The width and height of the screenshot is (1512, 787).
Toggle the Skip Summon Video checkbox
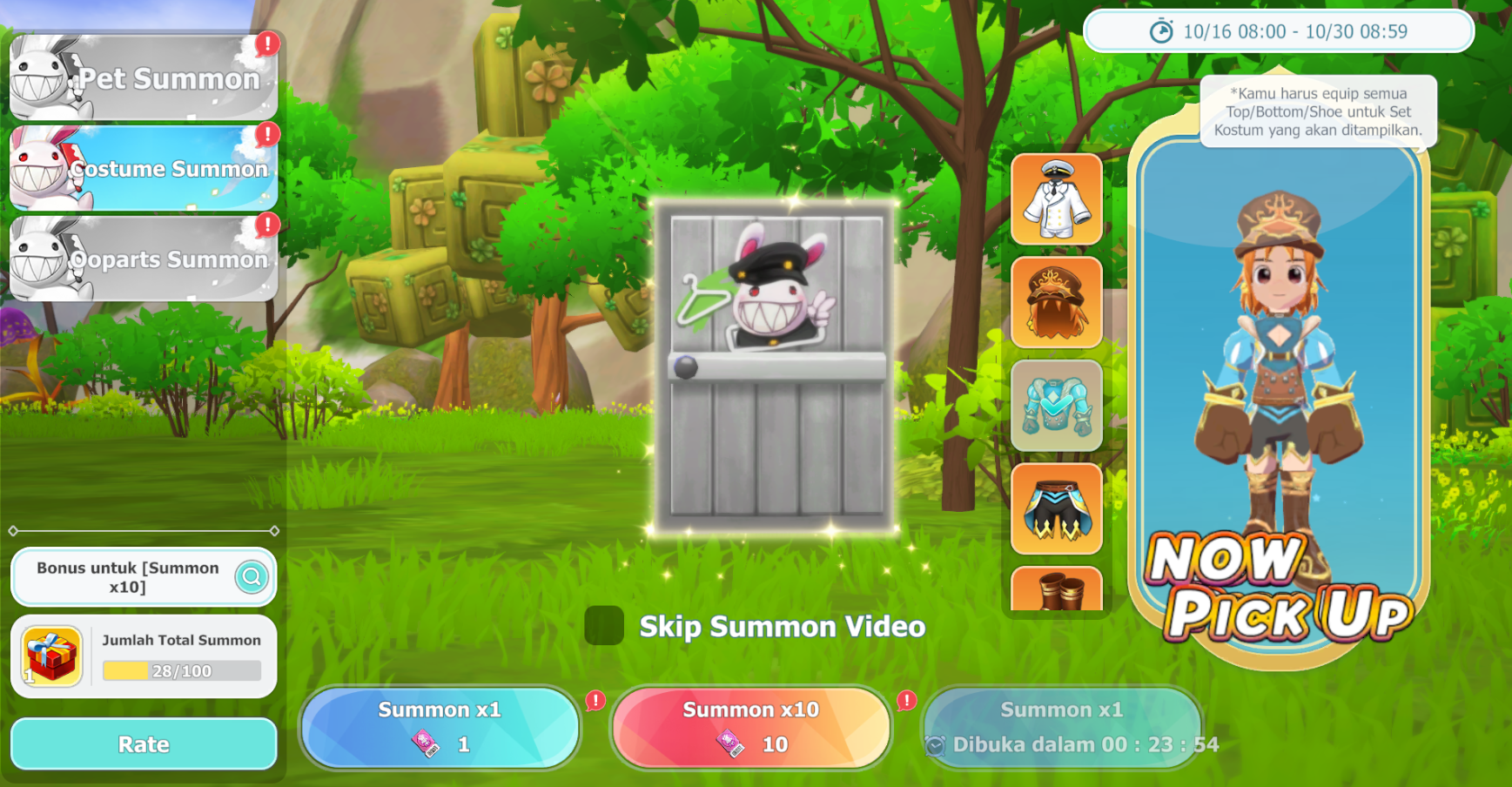604,626
